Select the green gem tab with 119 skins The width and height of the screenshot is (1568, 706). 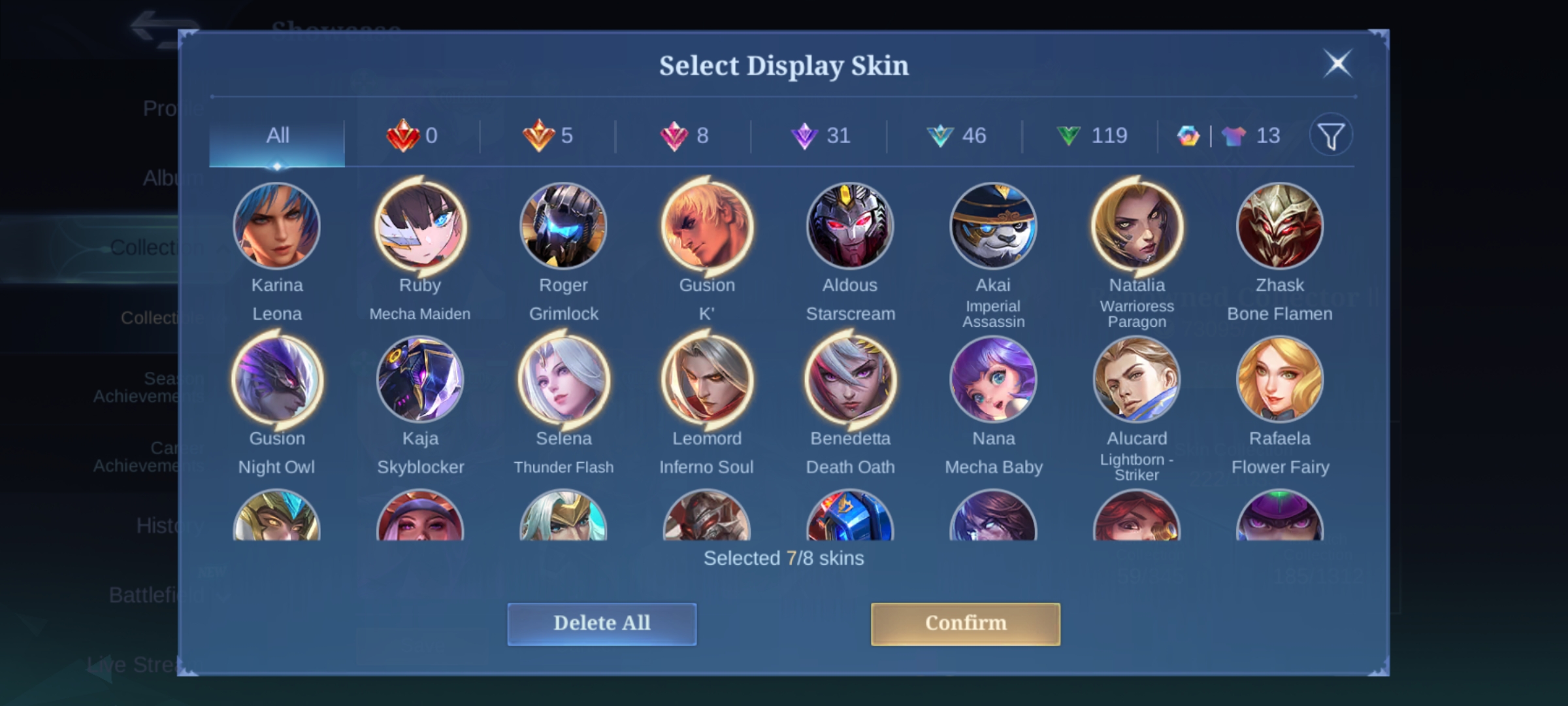[x=1091, y=136]
